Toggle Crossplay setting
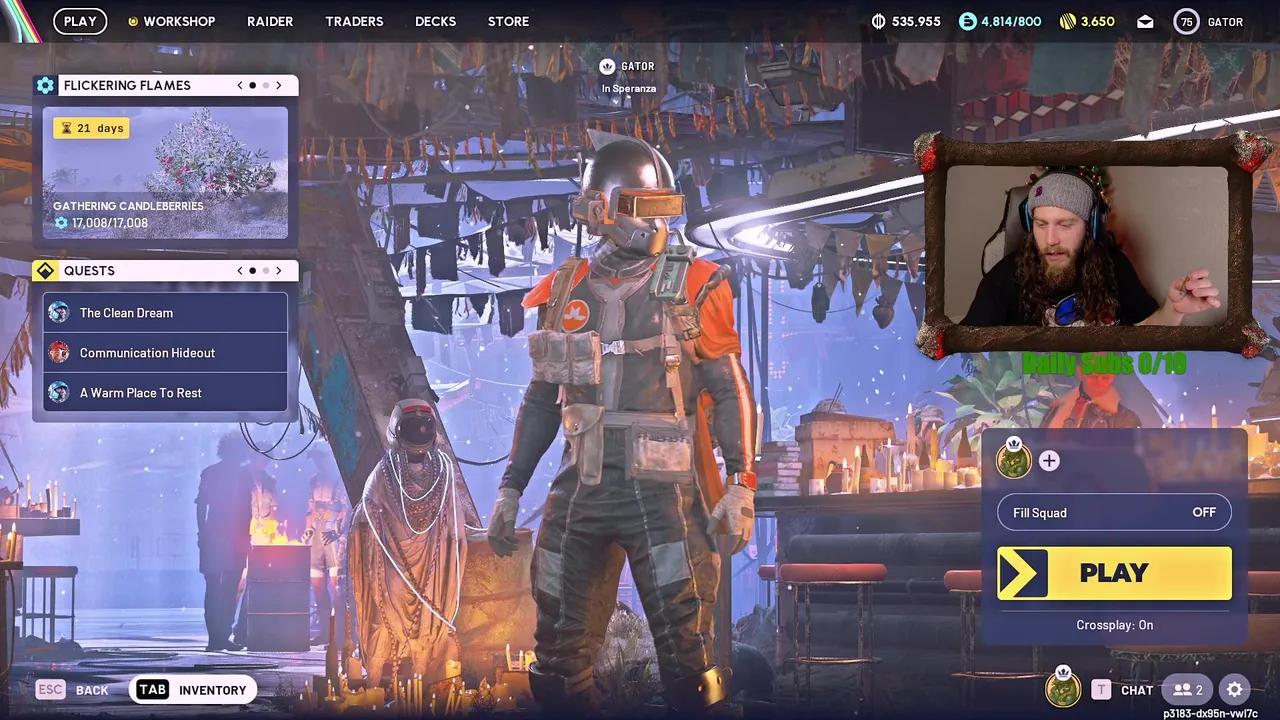Viewport: 1280px width, 720px height. pos(1114,625)
